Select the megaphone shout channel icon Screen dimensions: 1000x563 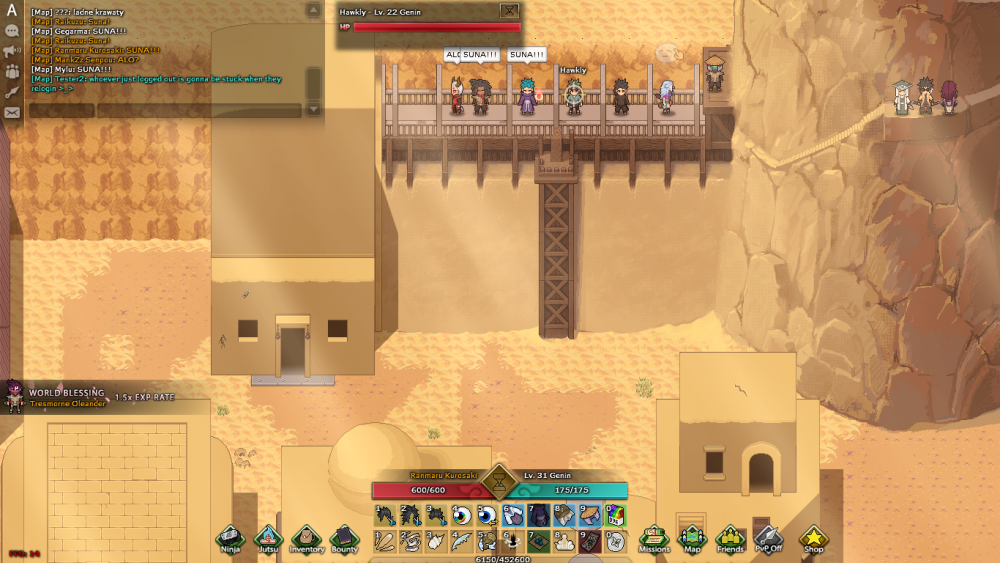tap(13, 51)
